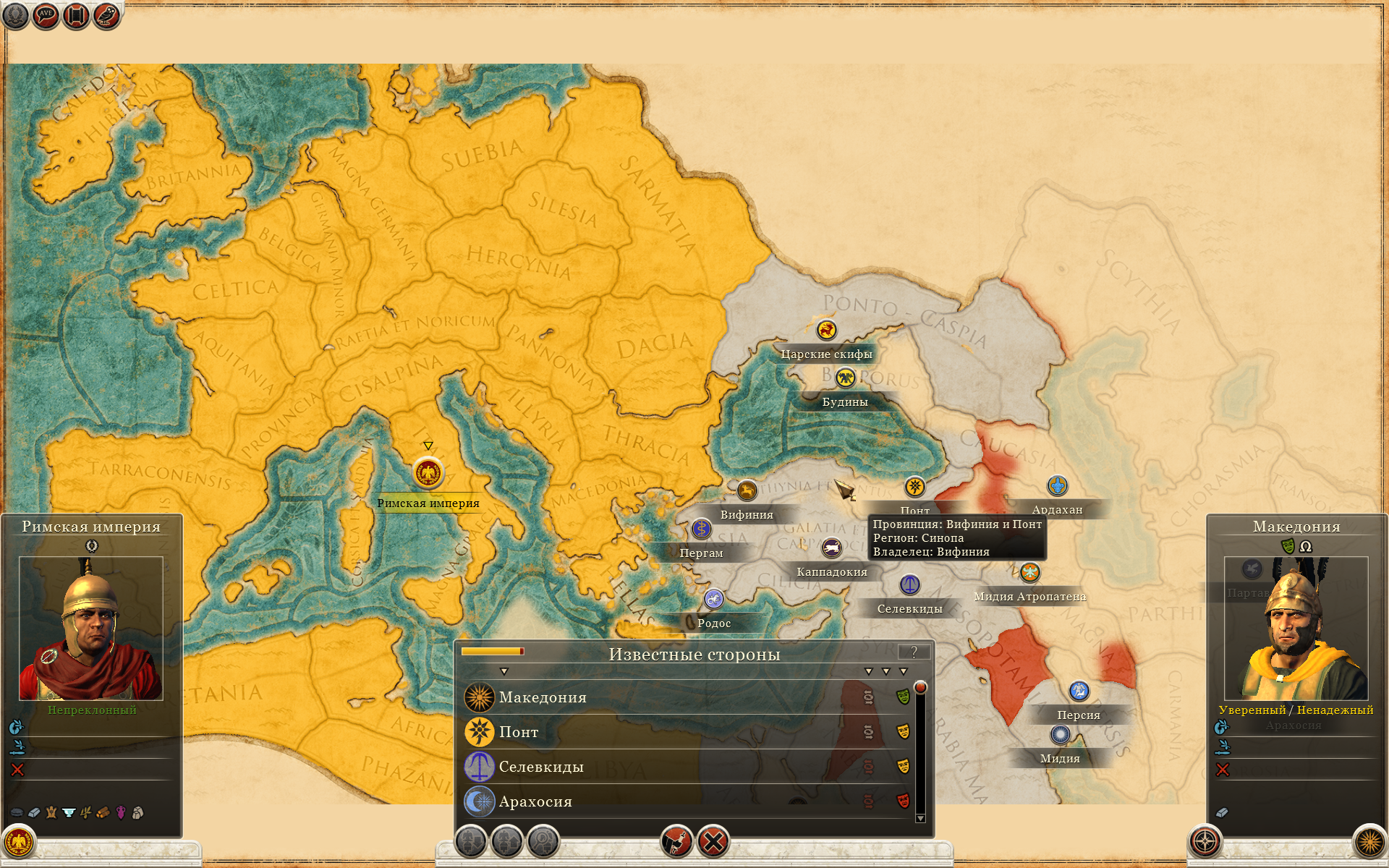Viewport: 1389px width, 868px height.
Task: Select the Пергам faction marker on map
Action: click(701, 529)
